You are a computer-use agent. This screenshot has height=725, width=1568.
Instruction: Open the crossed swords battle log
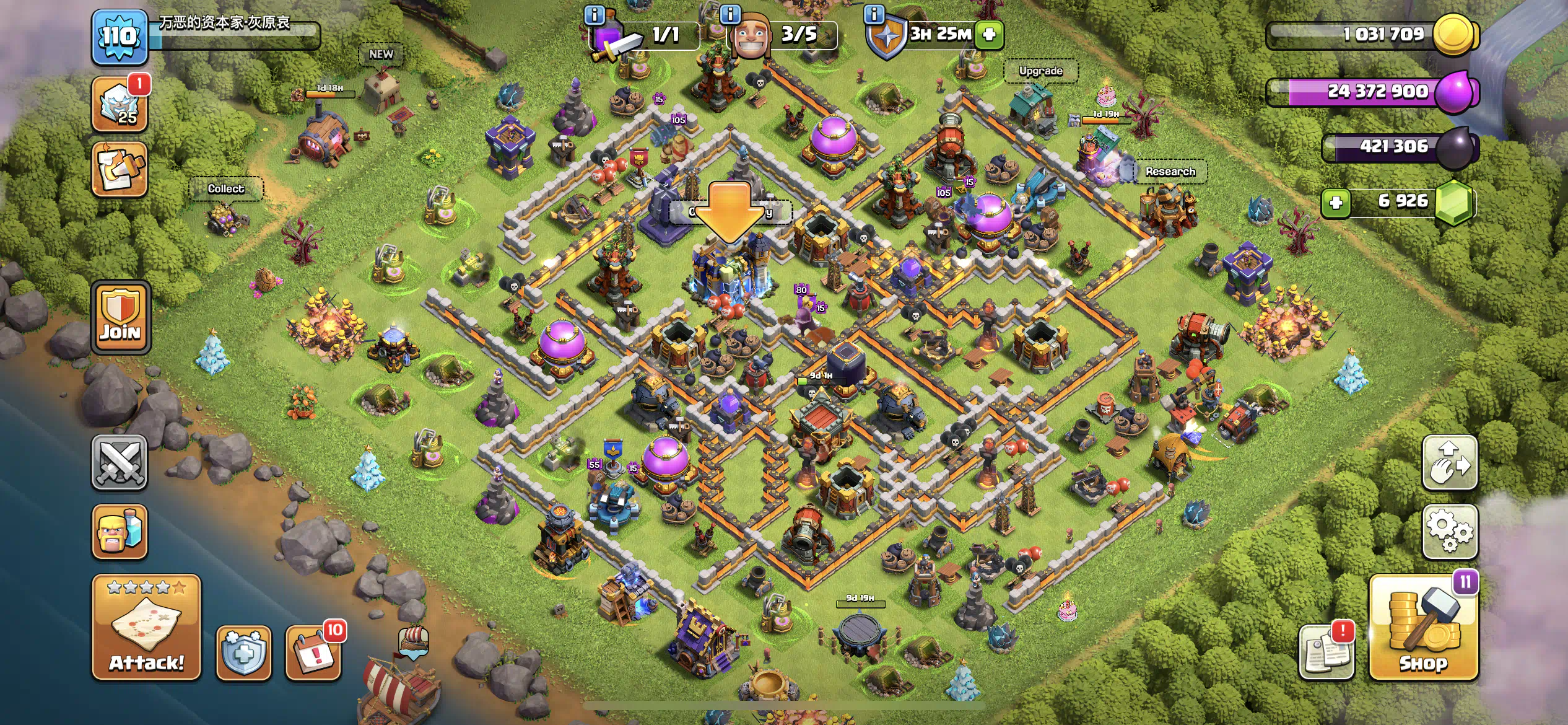pyautogui.click(x=120, y=462)
